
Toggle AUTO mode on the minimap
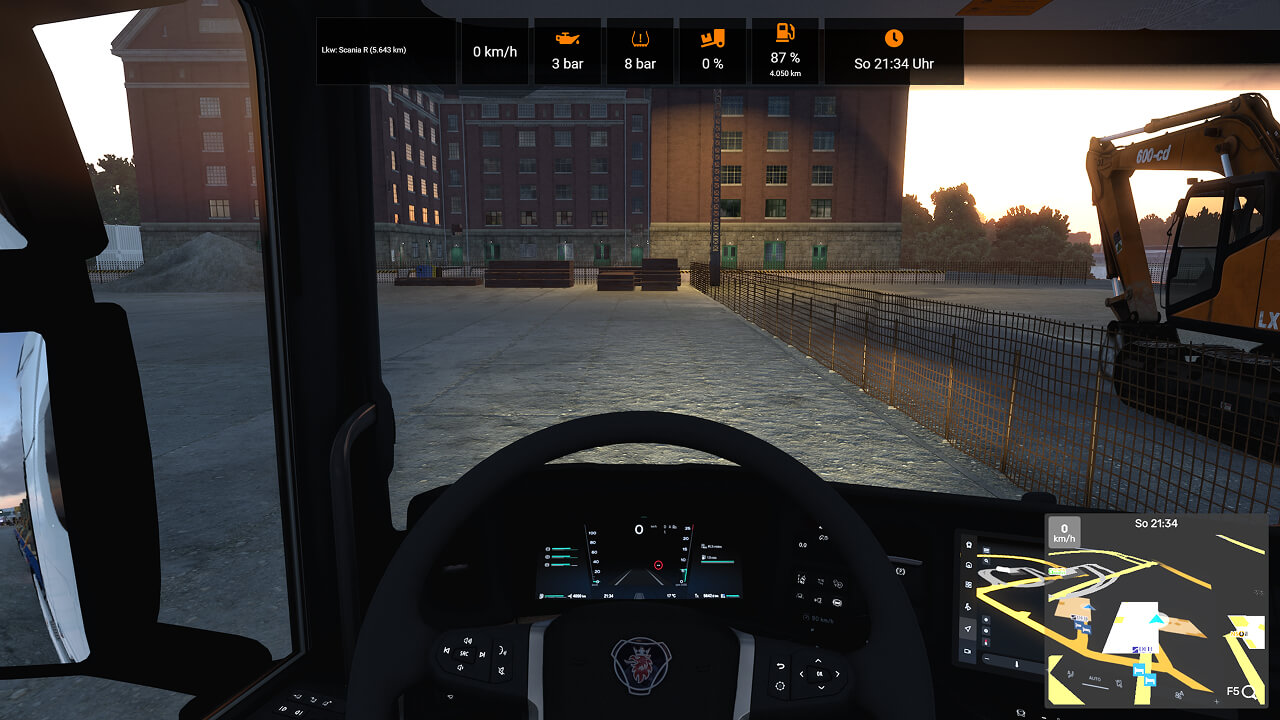point(1095,678)
